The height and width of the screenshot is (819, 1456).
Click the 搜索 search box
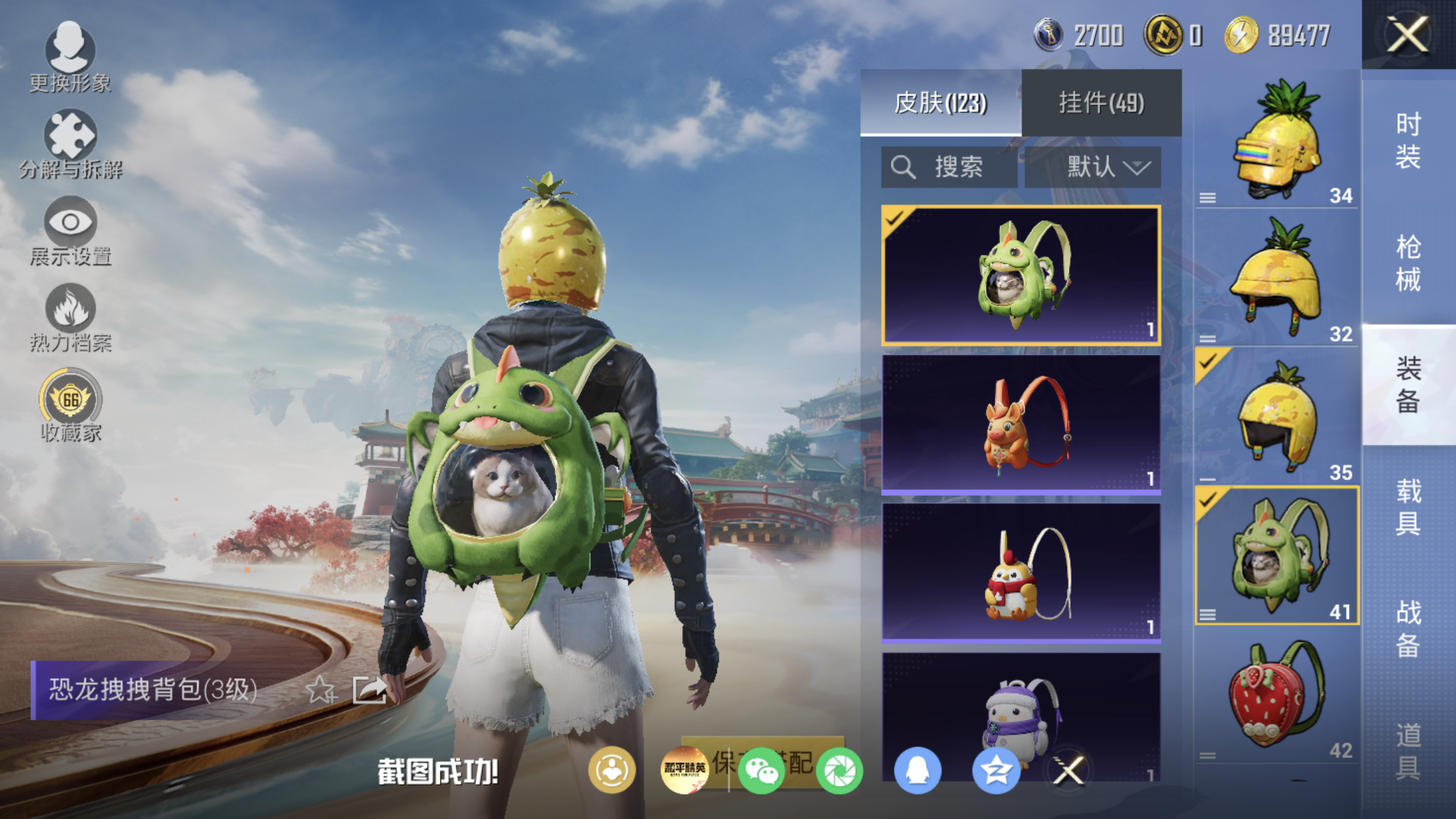click(948, 167)
